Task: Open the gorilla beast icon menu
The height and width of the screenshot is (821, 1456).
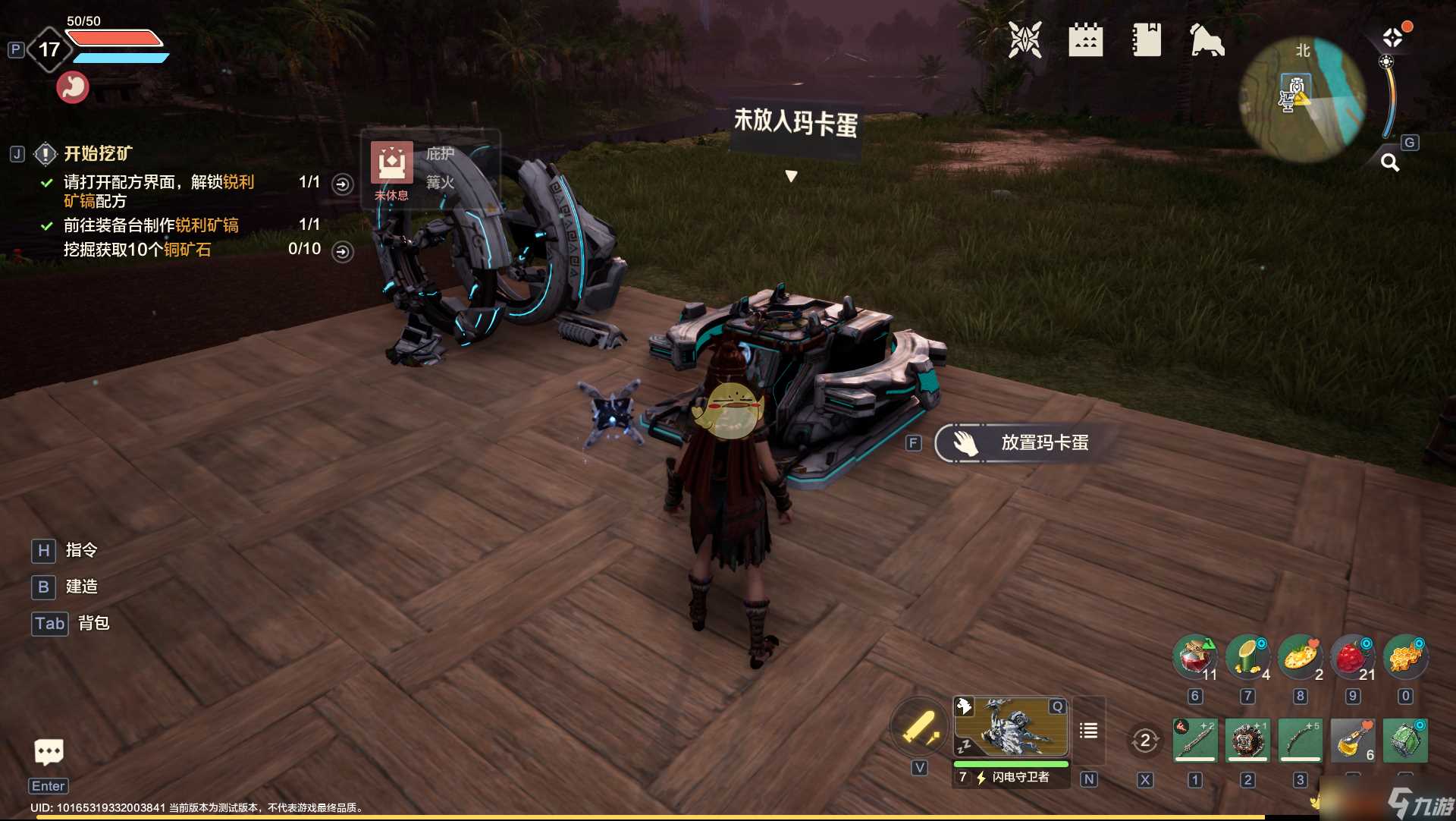Action: pos(1207,39)
